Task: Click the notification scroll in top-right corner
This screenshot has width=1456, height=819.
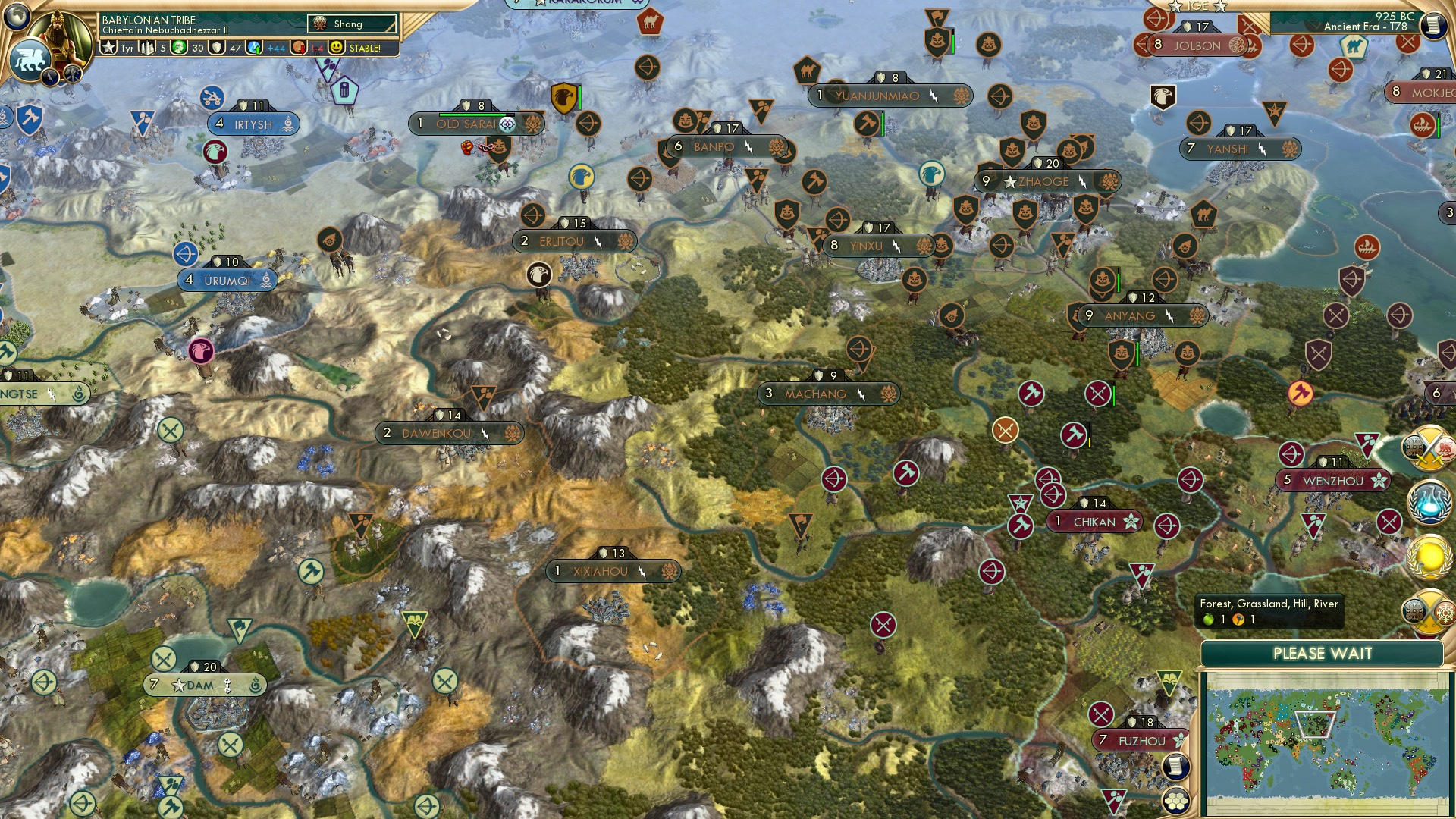Action: tap(1434, 24)
